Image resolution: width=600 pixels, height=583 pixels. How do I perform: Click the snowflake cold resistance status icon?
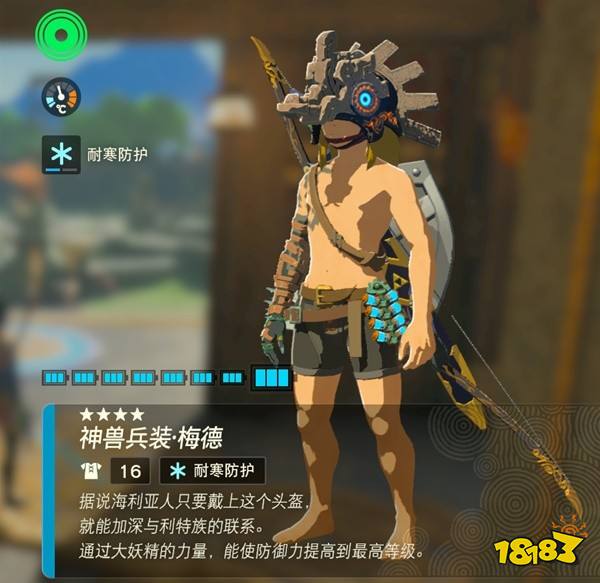[x=61, y=155]
